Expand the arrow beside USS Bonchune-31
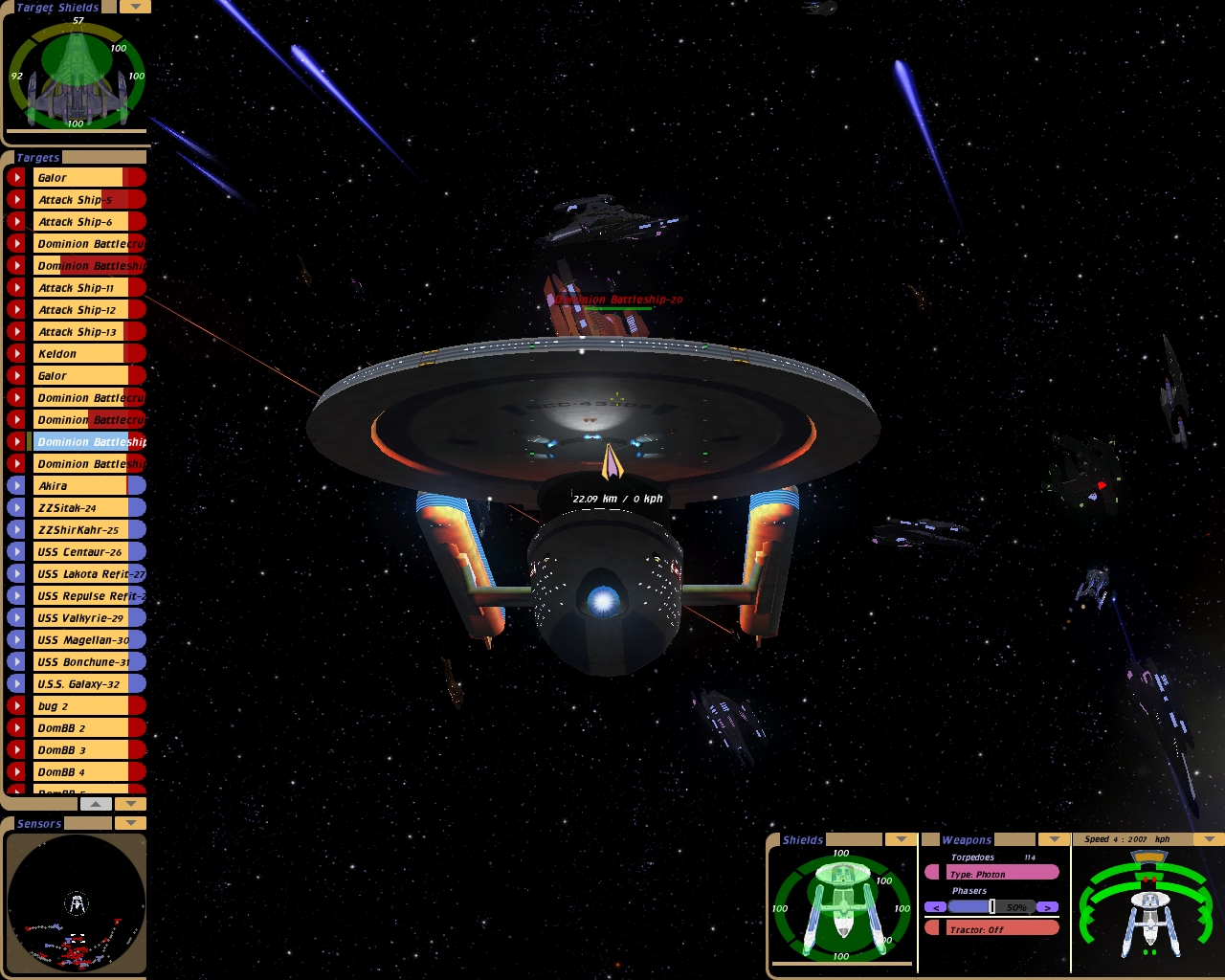Image resolution: width=1225 pixels, height=980 pixels. 16,662
